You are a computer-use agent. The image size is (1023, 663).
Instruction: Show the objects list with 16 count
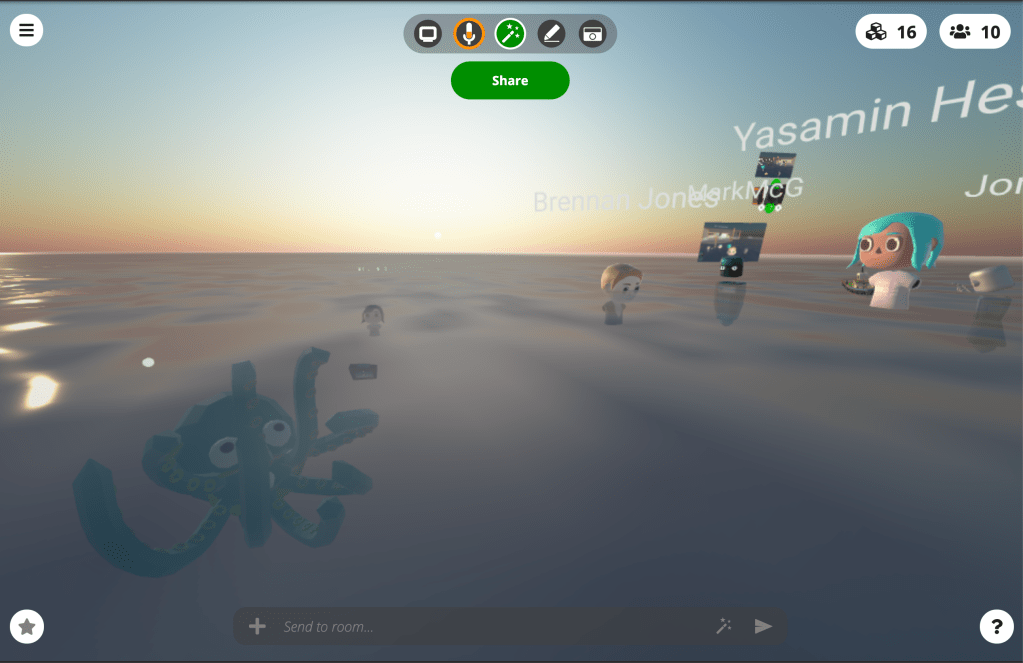[x=891, y=32]
